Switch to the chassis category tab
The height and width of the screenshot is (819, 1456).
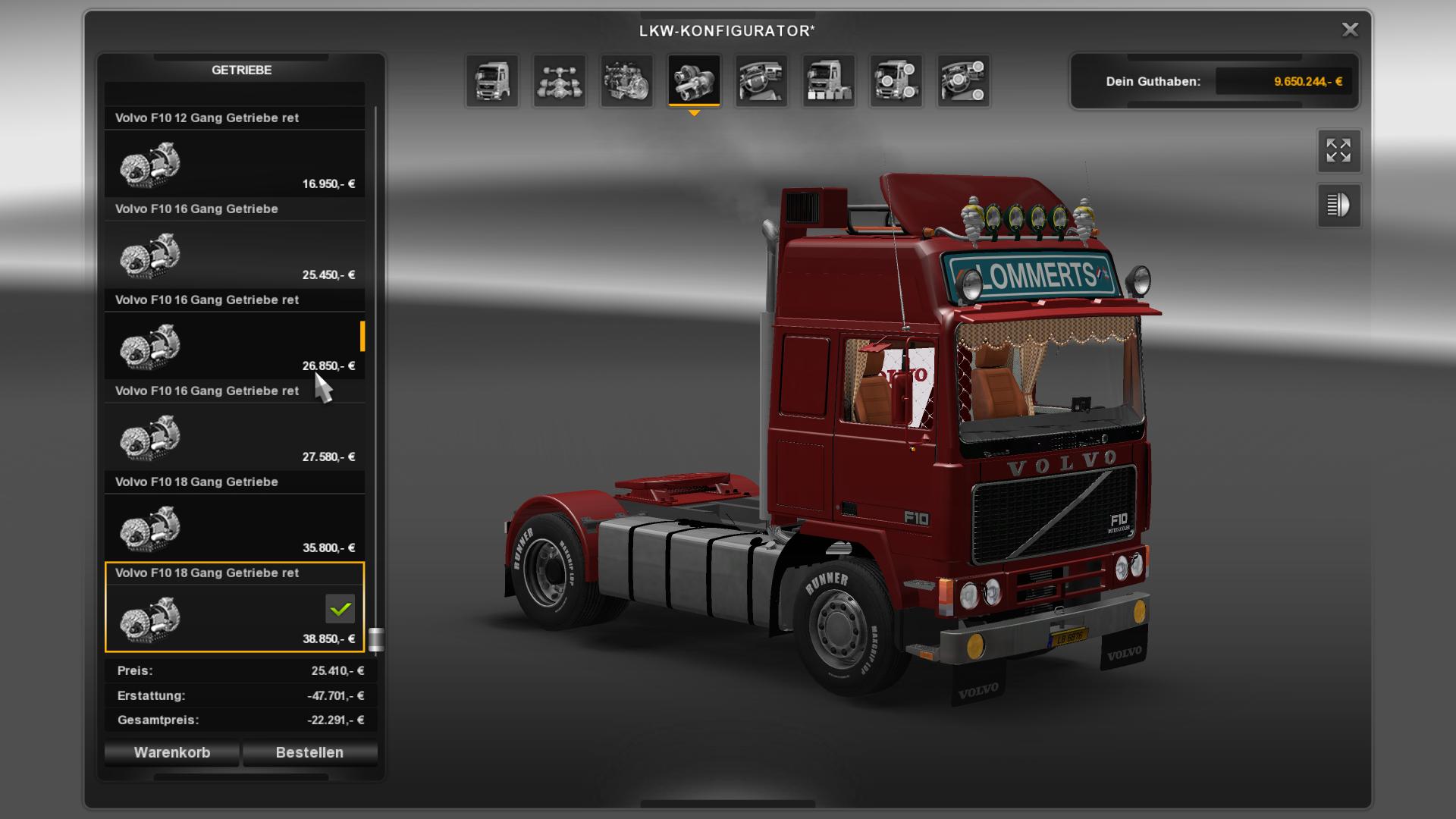click(x=560, y=80)
